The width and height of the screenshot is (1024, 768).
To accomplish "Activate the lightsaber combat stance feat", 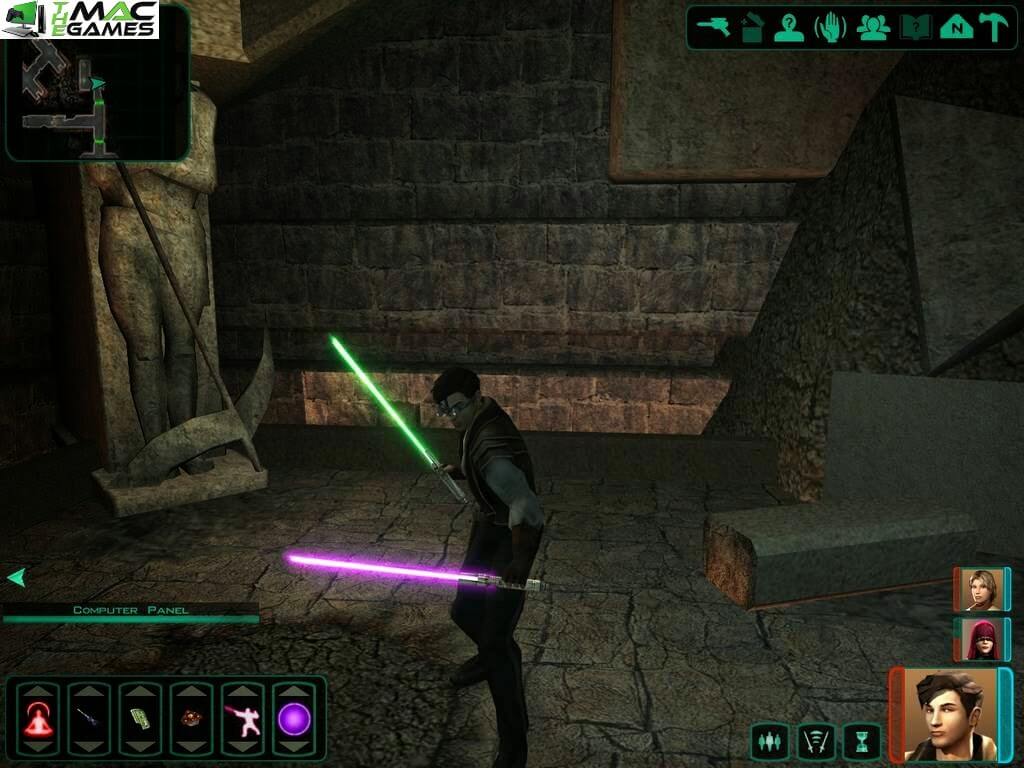I will point(242,719).
